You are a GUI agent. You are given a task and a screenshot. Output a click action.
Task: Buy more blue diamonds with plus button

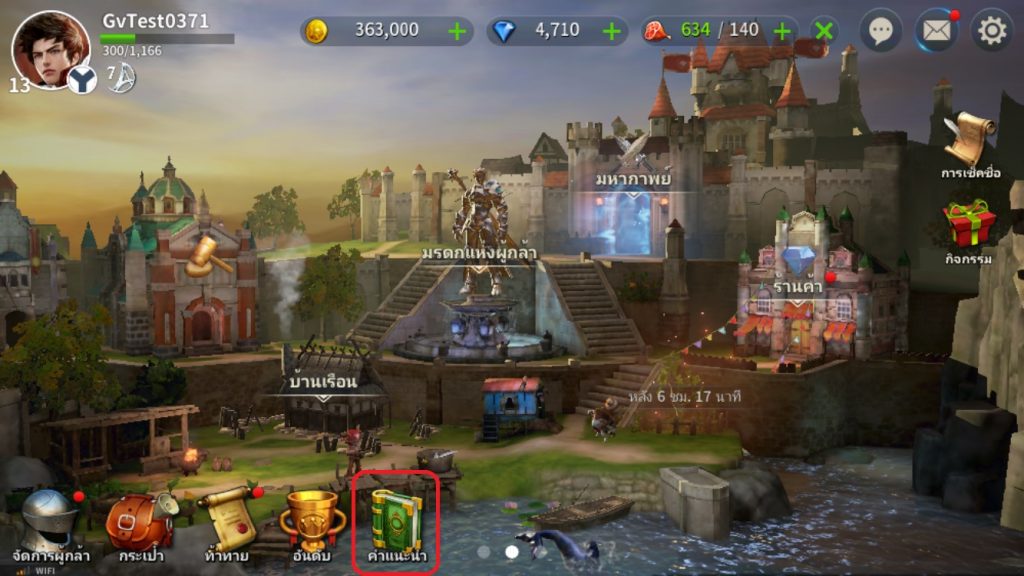coord(612,31)
